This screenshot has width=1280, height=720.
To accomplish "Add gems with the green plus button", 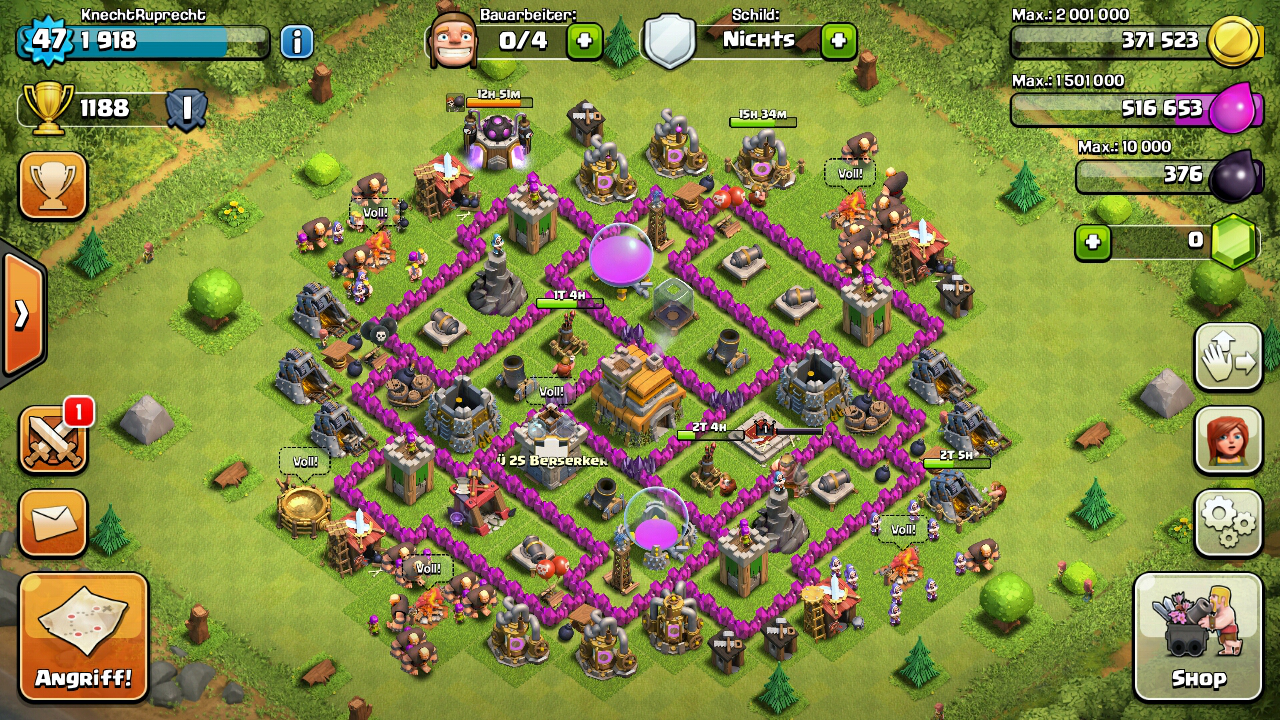I will pos(1093,242).
